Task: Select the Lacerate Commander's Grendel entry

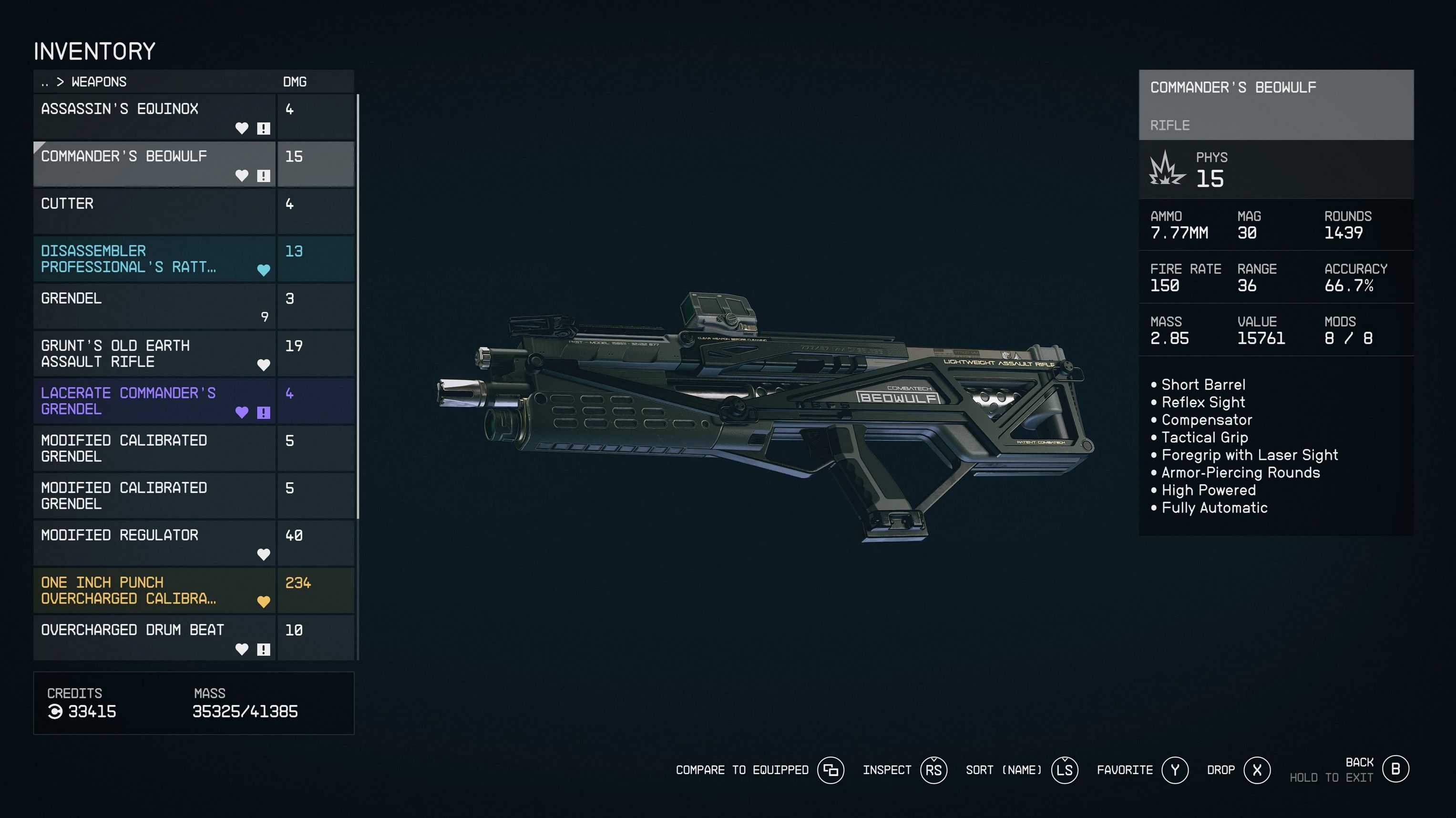Action: pyautogui.click(x=154, y=401)
